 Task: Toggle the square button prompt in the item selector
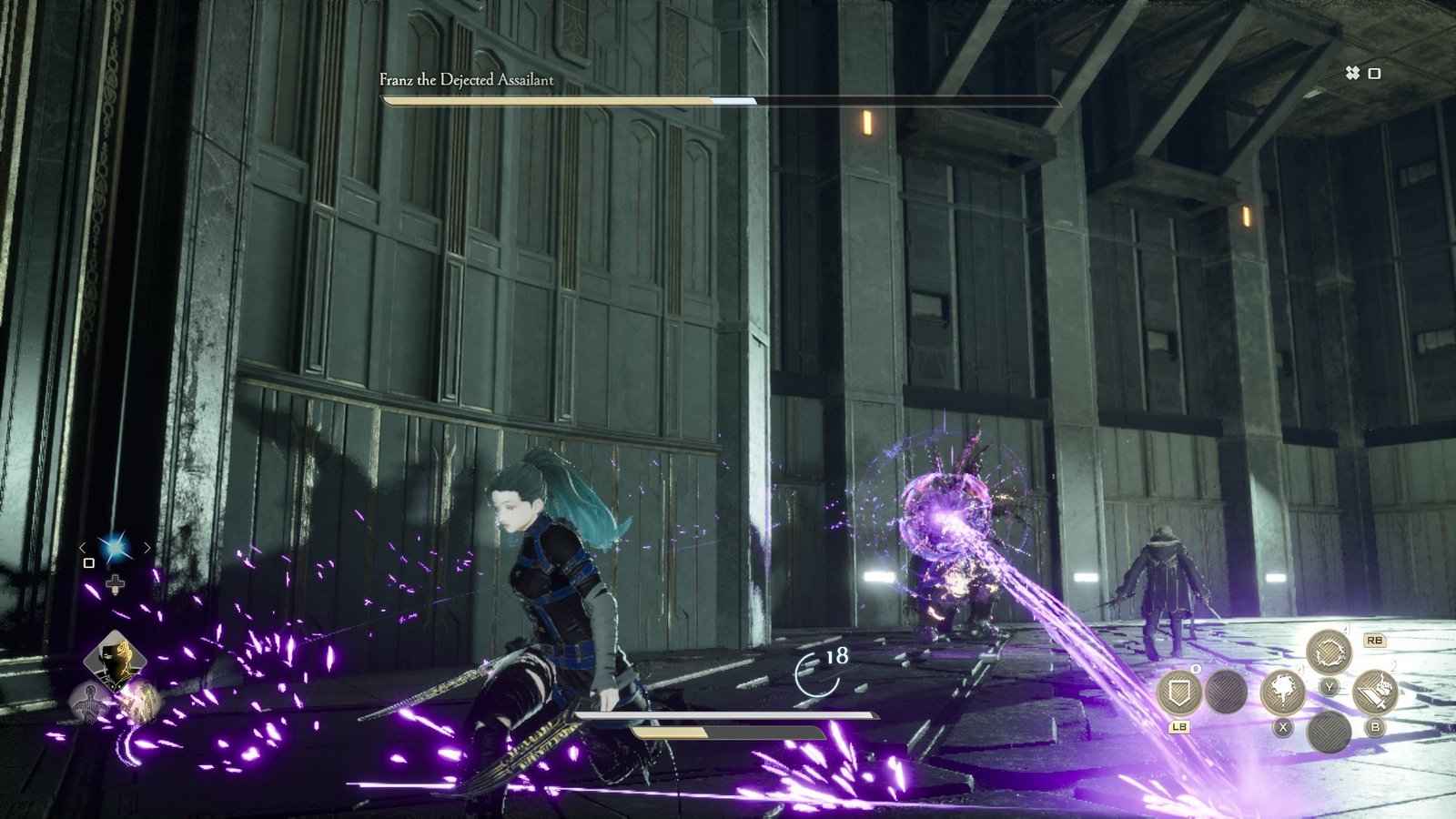(89, 563)
